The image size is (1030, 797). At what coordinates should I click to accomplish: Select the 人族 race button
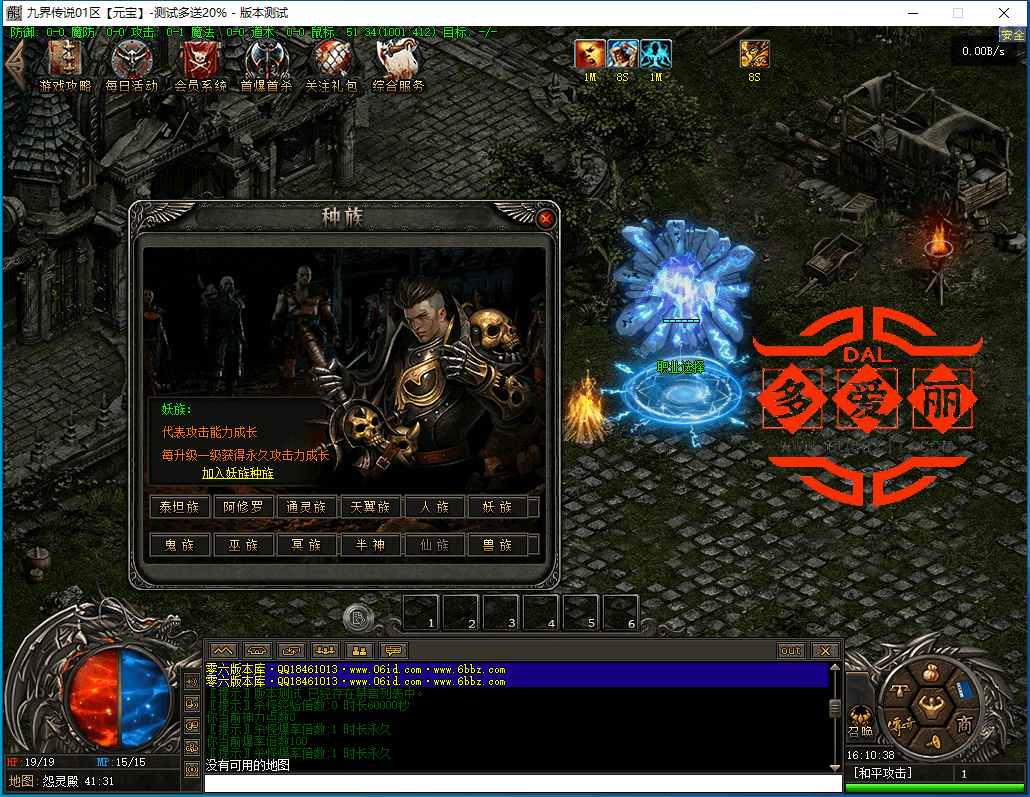coord(434,507)
